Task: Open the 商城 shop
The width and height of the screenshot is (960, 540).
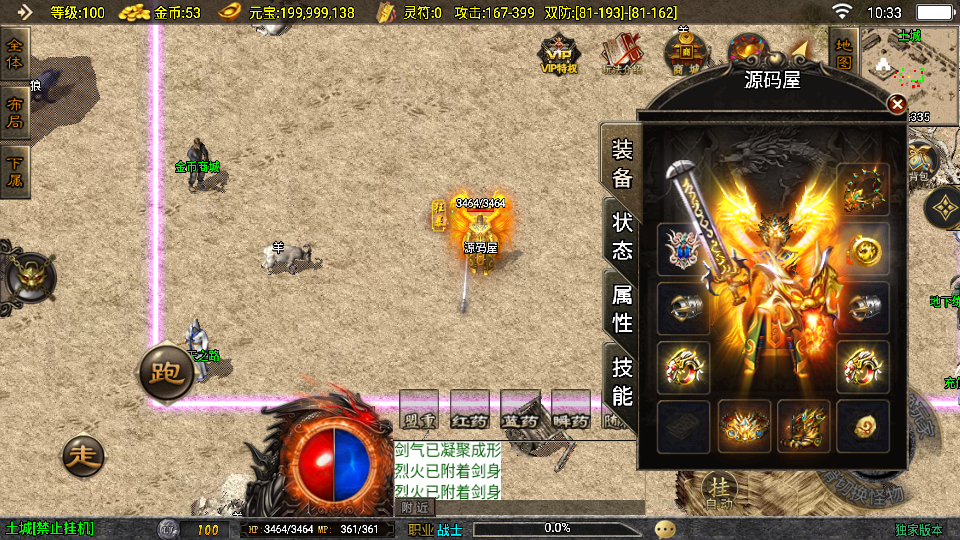Action: coord(685,53)
